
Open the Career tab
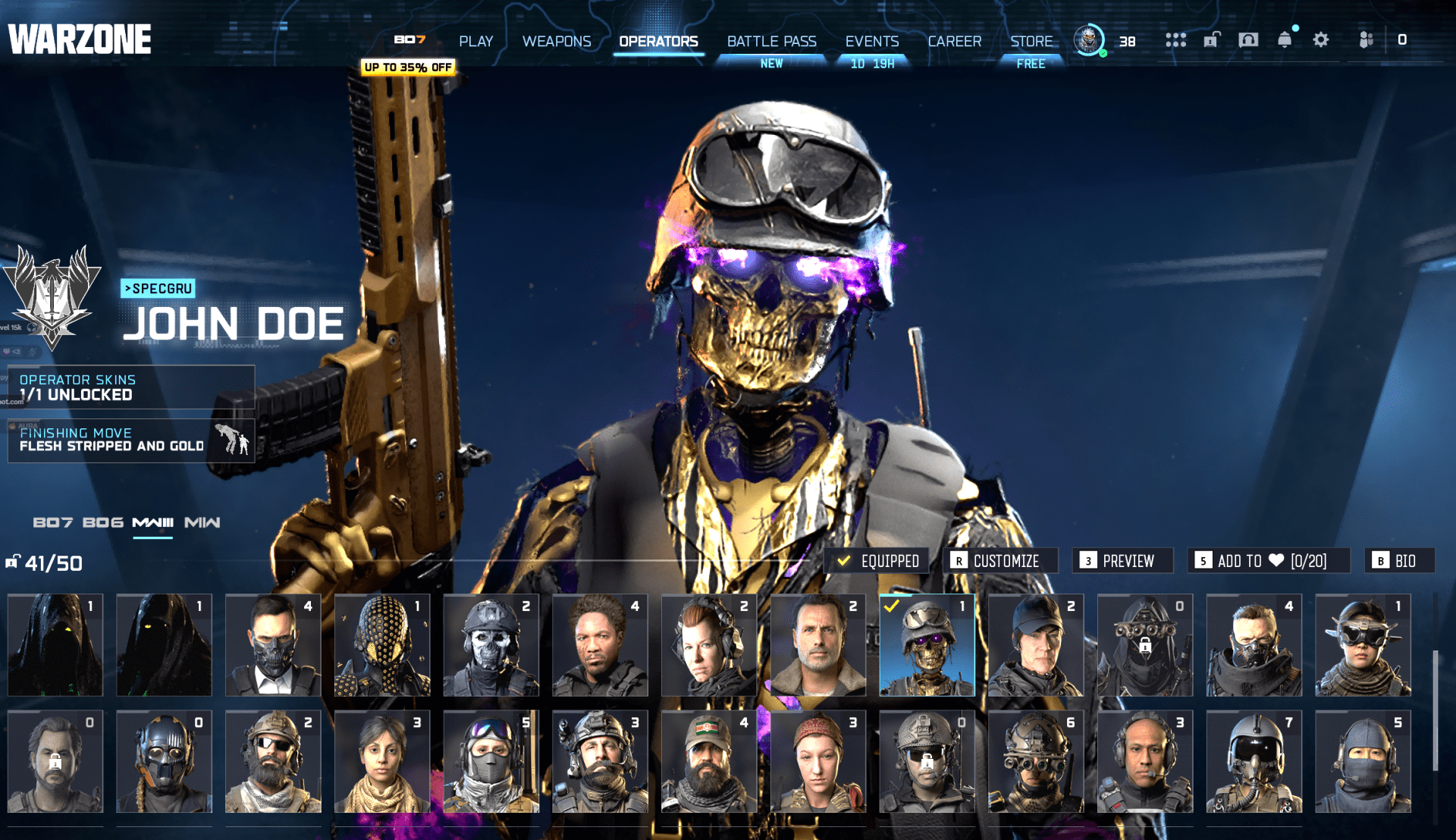[x=954, y=41]
